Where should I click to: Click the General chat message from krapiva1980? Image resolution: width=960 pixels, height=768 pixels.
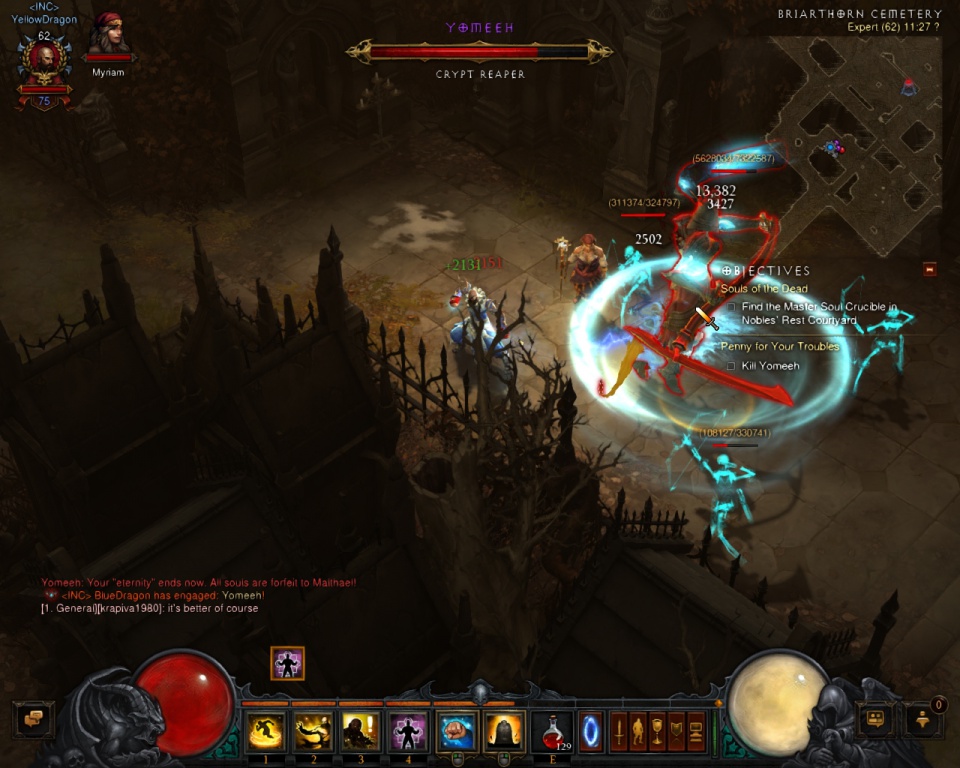pyautogui.click(x=150, y=608)
